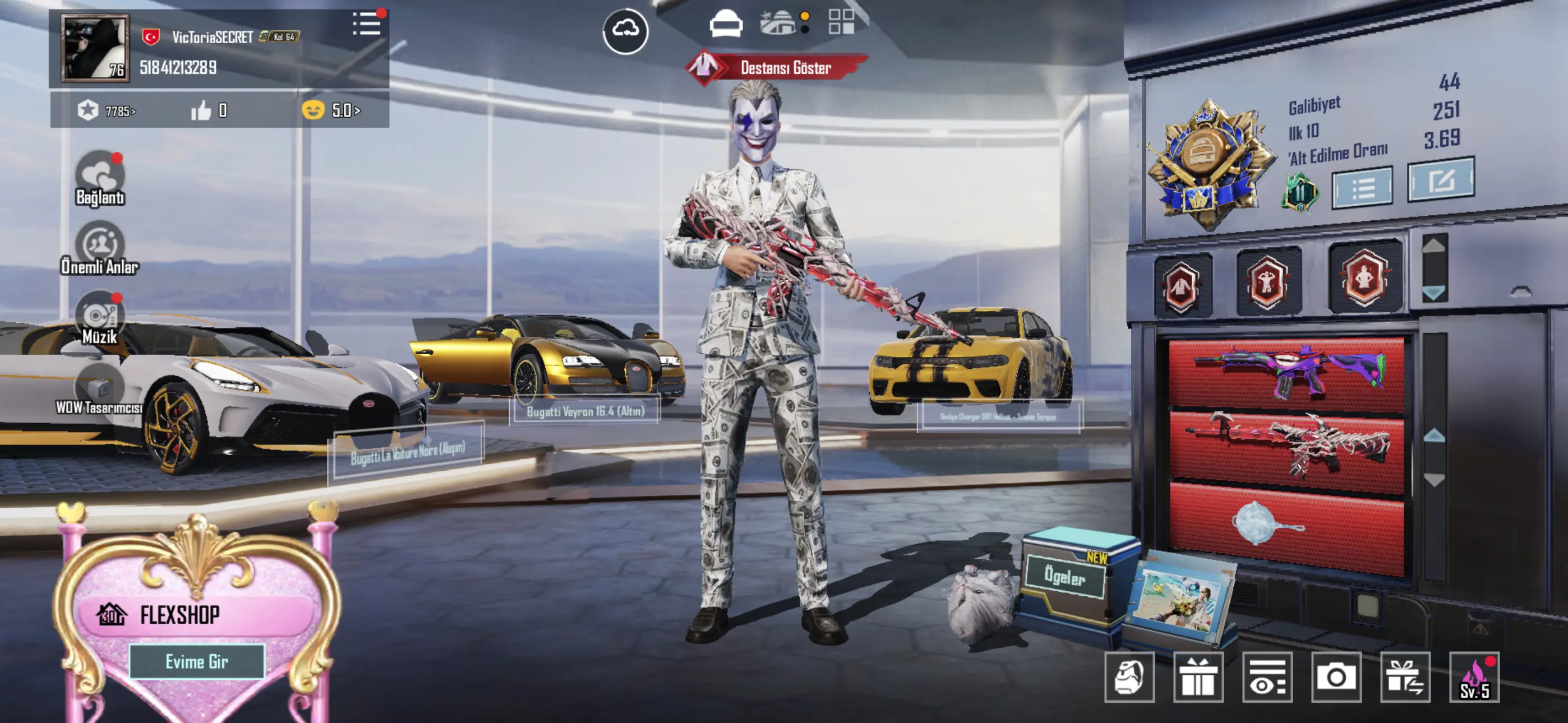Open the gift box button
1568x723 pixels.
1198,678
